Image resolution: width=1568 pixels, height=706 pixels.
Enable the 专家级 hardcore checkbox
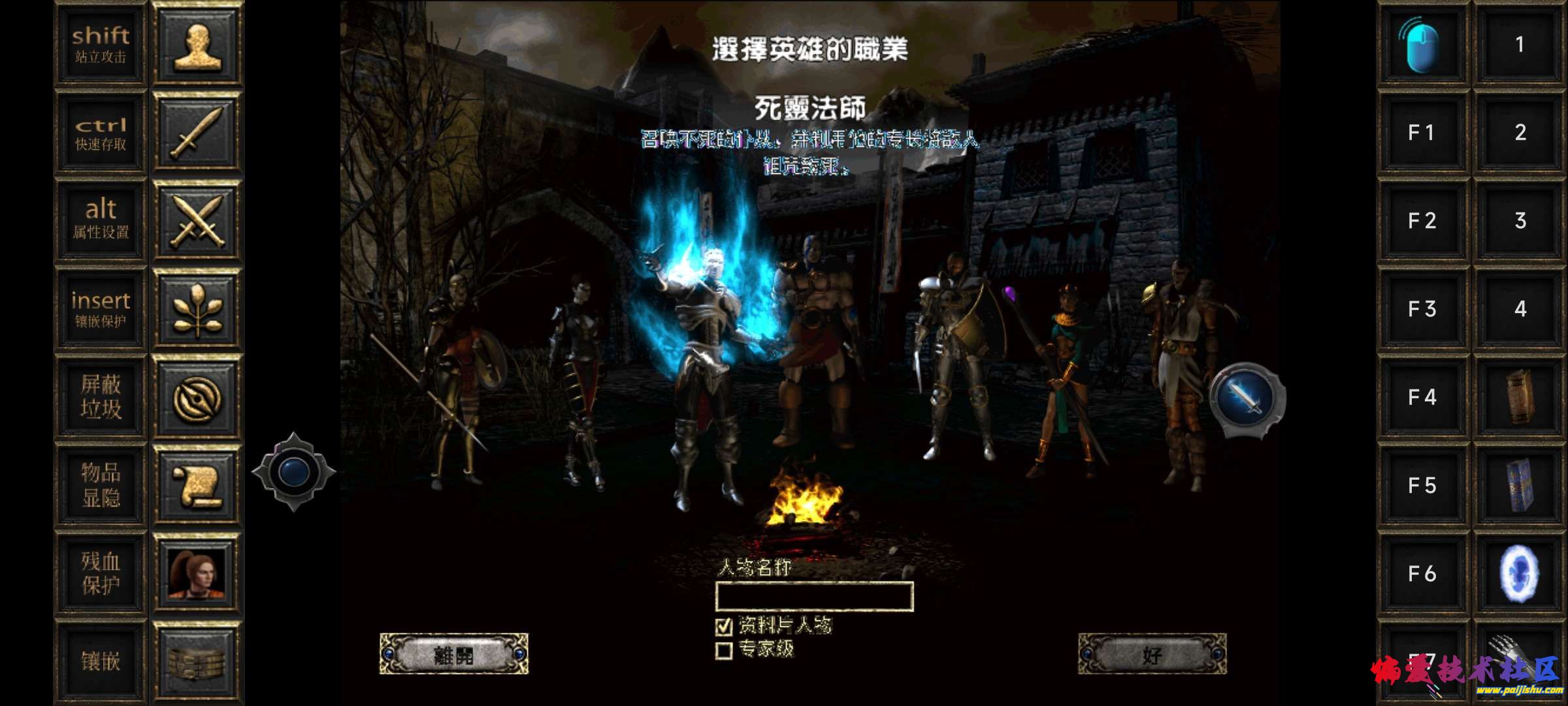(x=724, y=650)
